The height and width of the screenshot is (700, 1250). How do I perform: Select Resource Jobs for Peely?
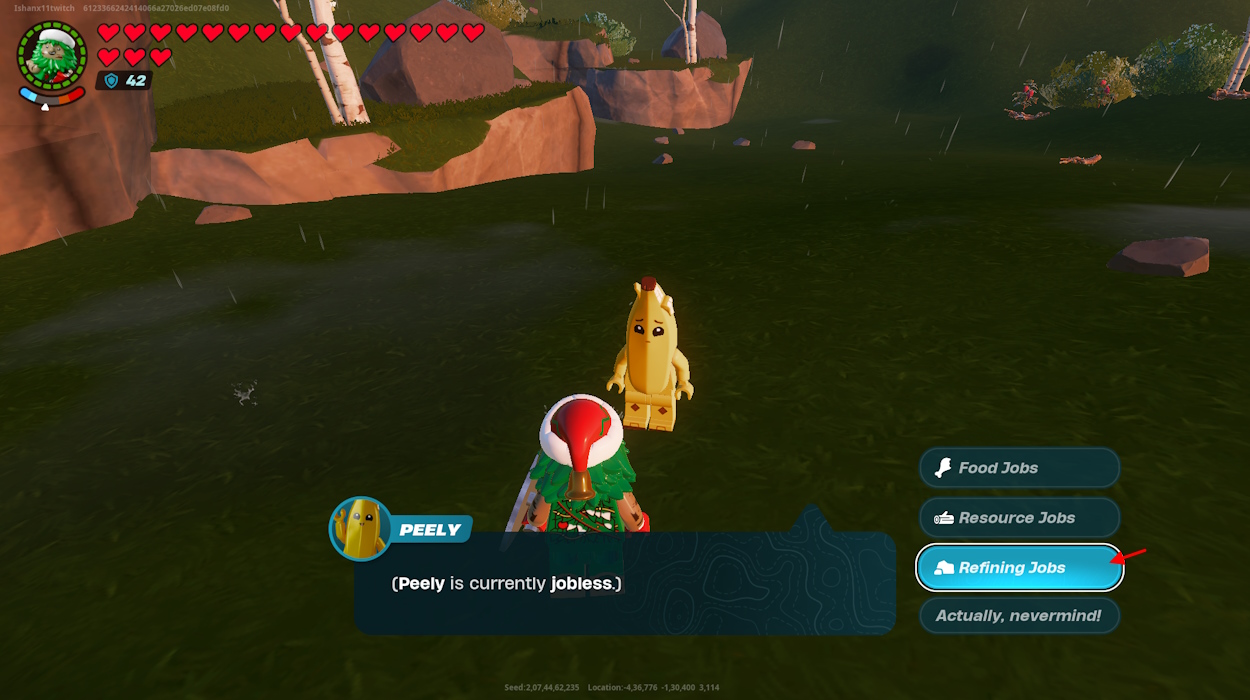(x=1018, y=518)
